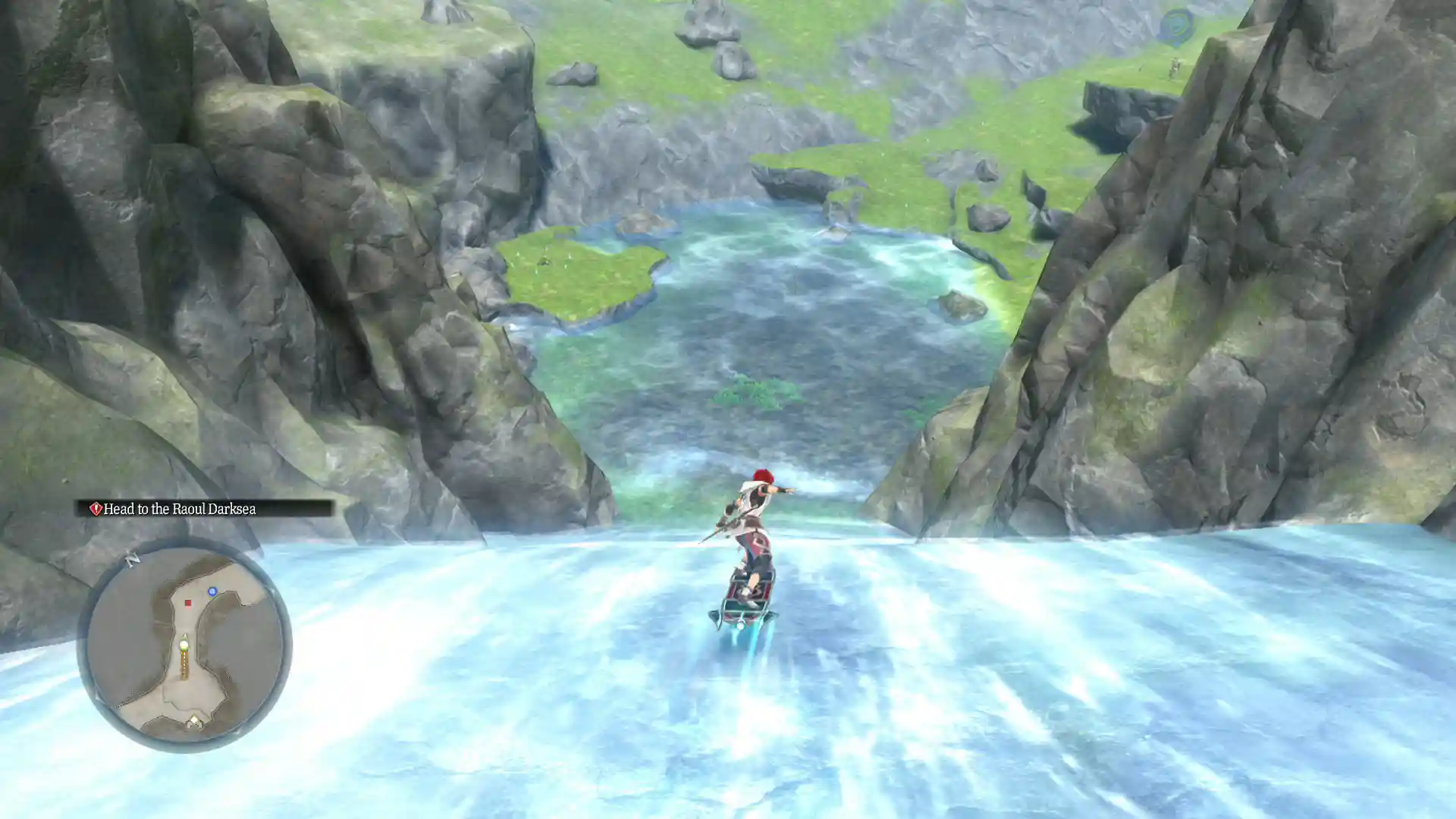Click the red square marker on the minimap

click(188, 604)
